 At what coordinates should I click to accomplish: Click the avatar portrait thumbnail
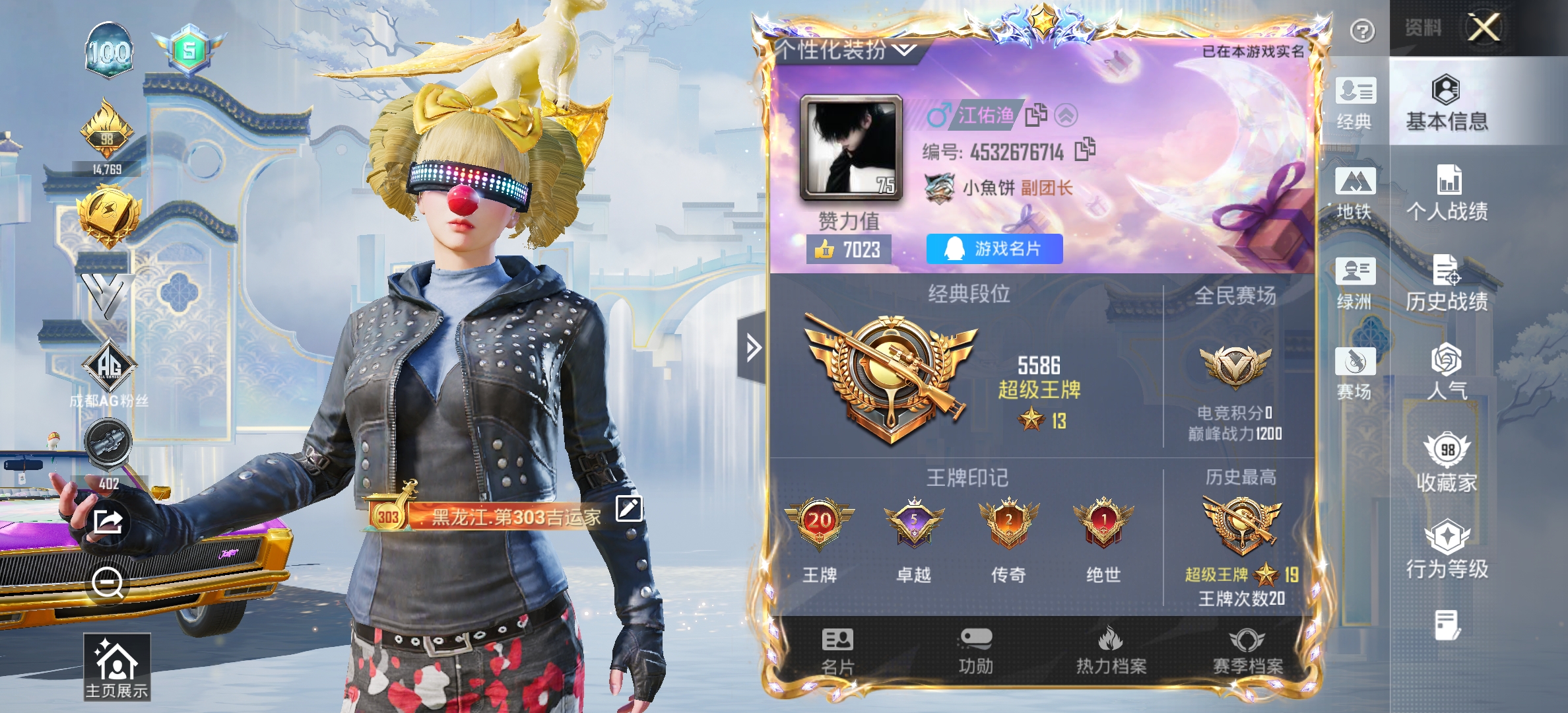point(851,149)
